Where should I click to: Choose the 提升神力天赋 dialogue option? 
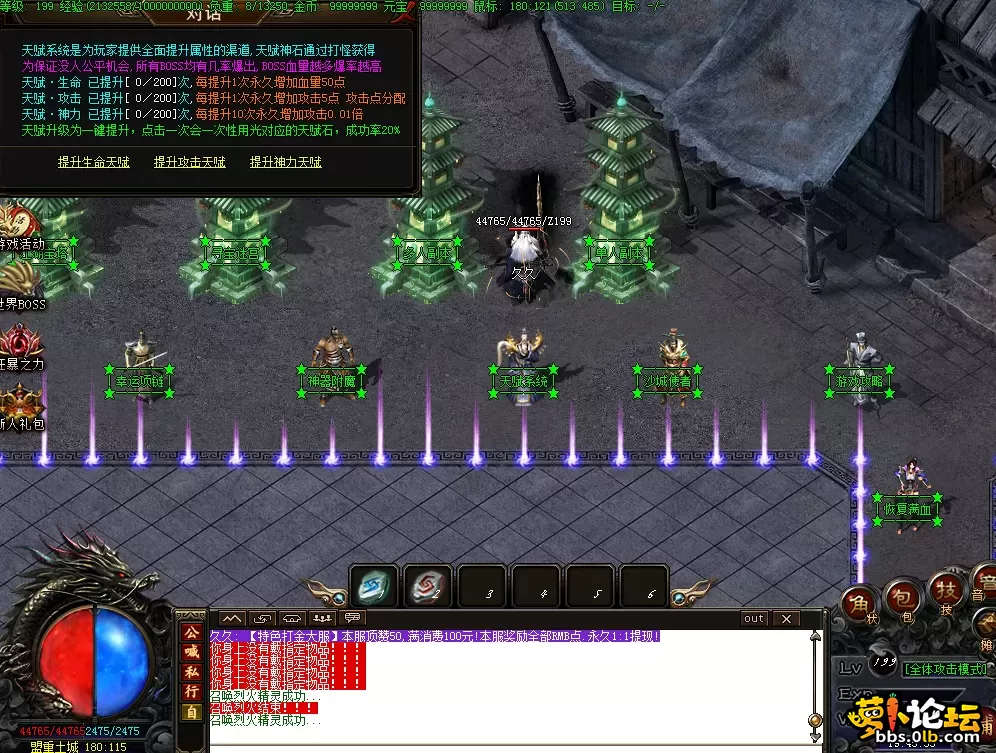286,162
